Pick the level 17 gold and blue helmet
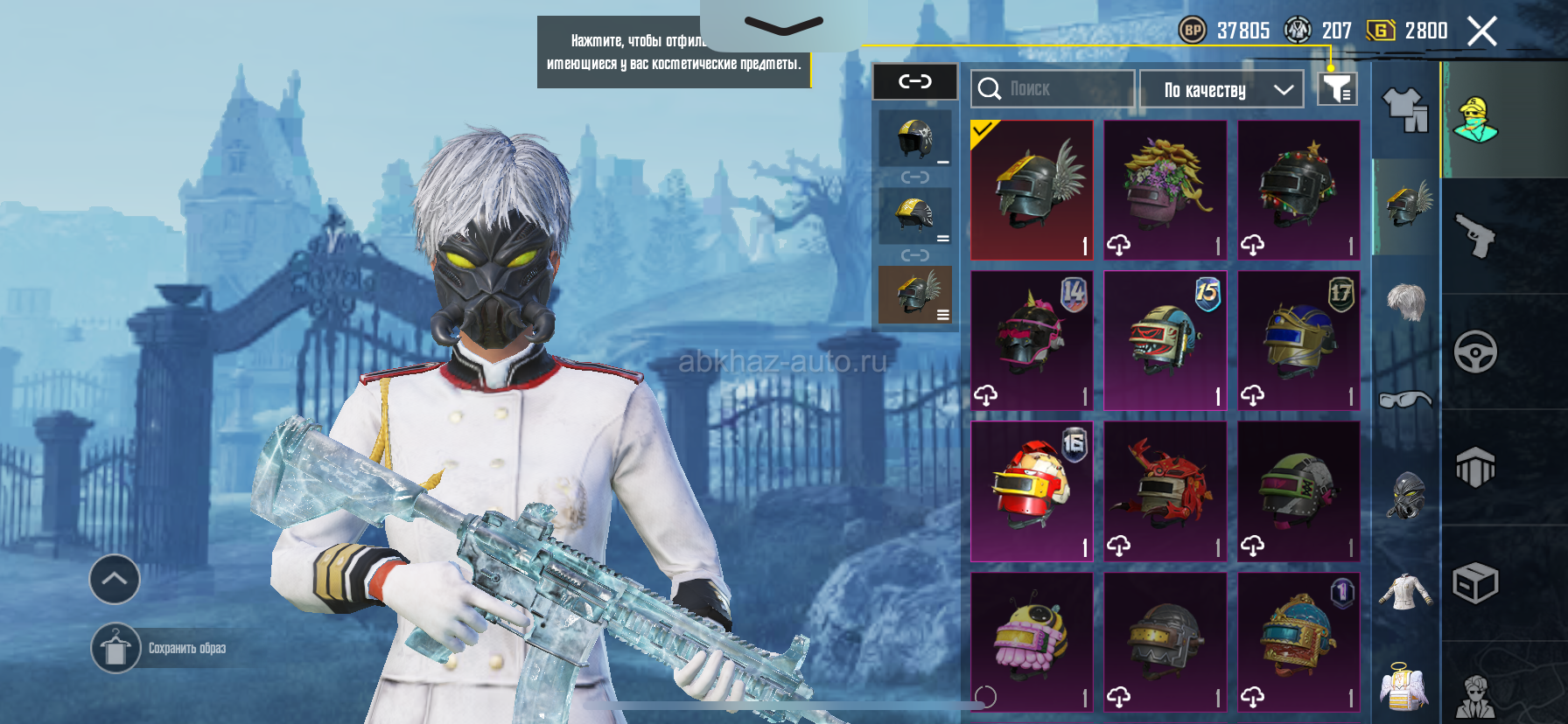The image size is (1568, 724). [1298, 341]
